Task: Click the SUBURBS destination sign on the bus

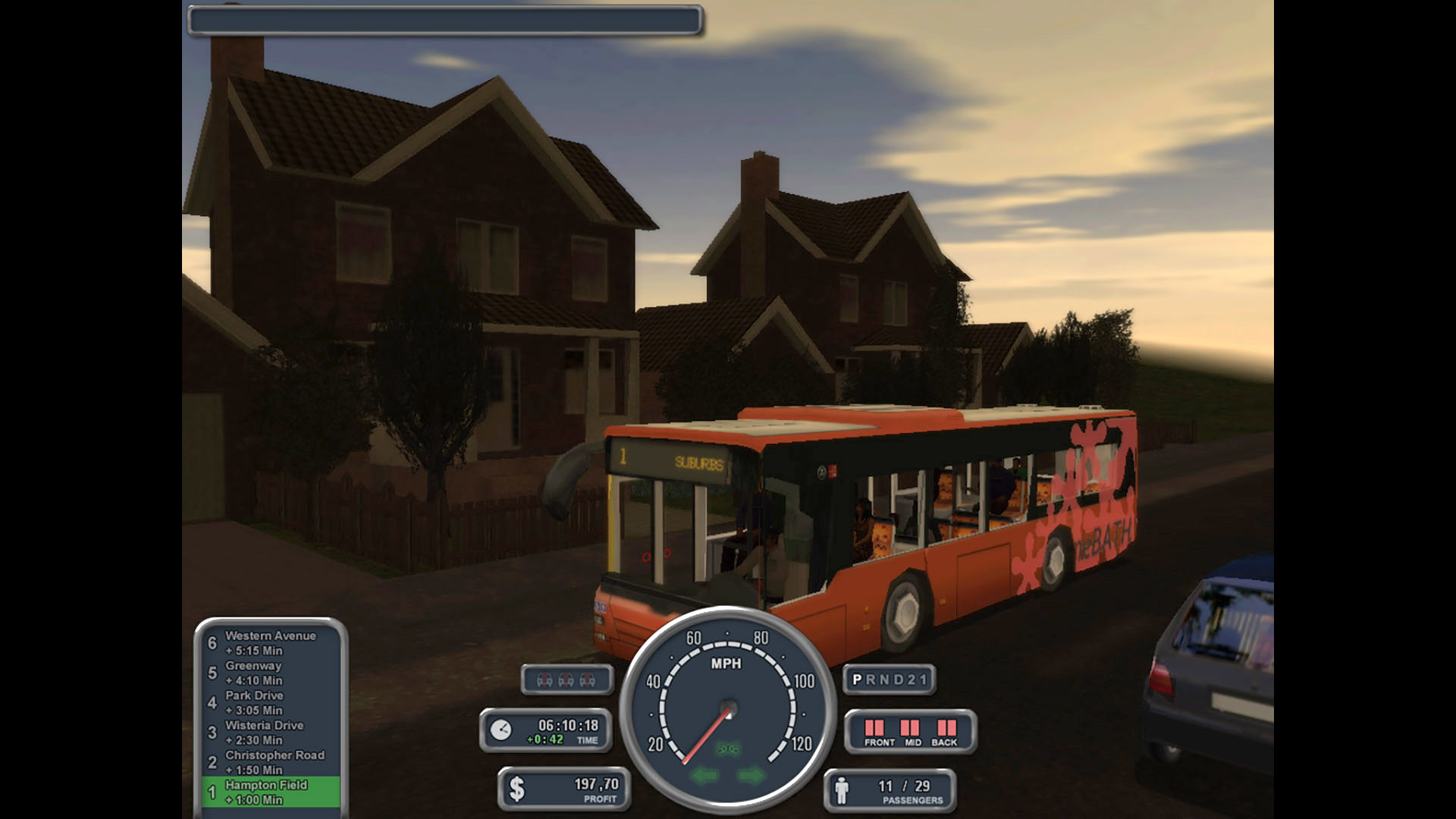Action: tap(698, 463)
